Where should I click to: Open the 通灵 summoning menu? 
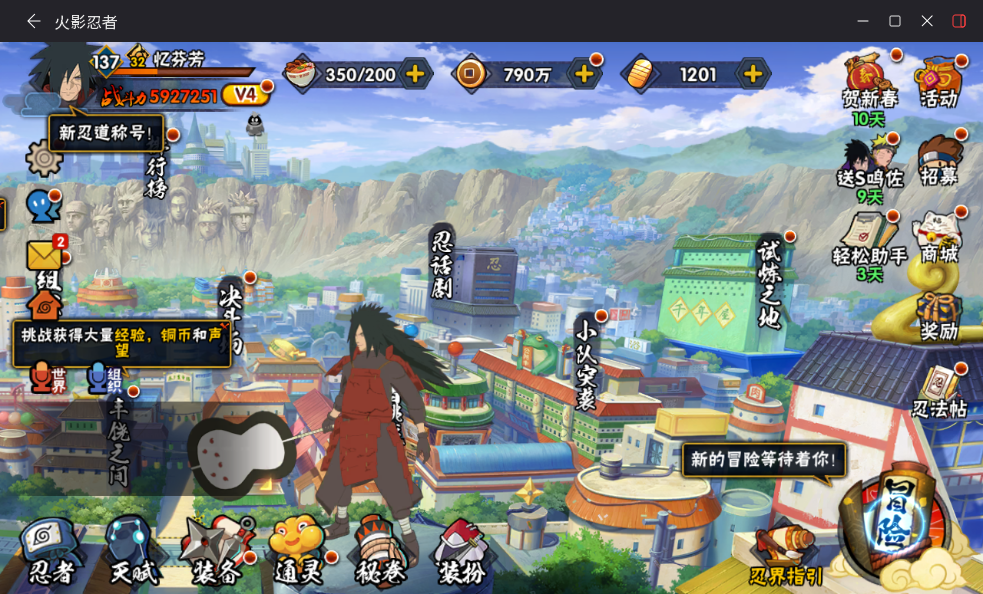tap(297, 551)
